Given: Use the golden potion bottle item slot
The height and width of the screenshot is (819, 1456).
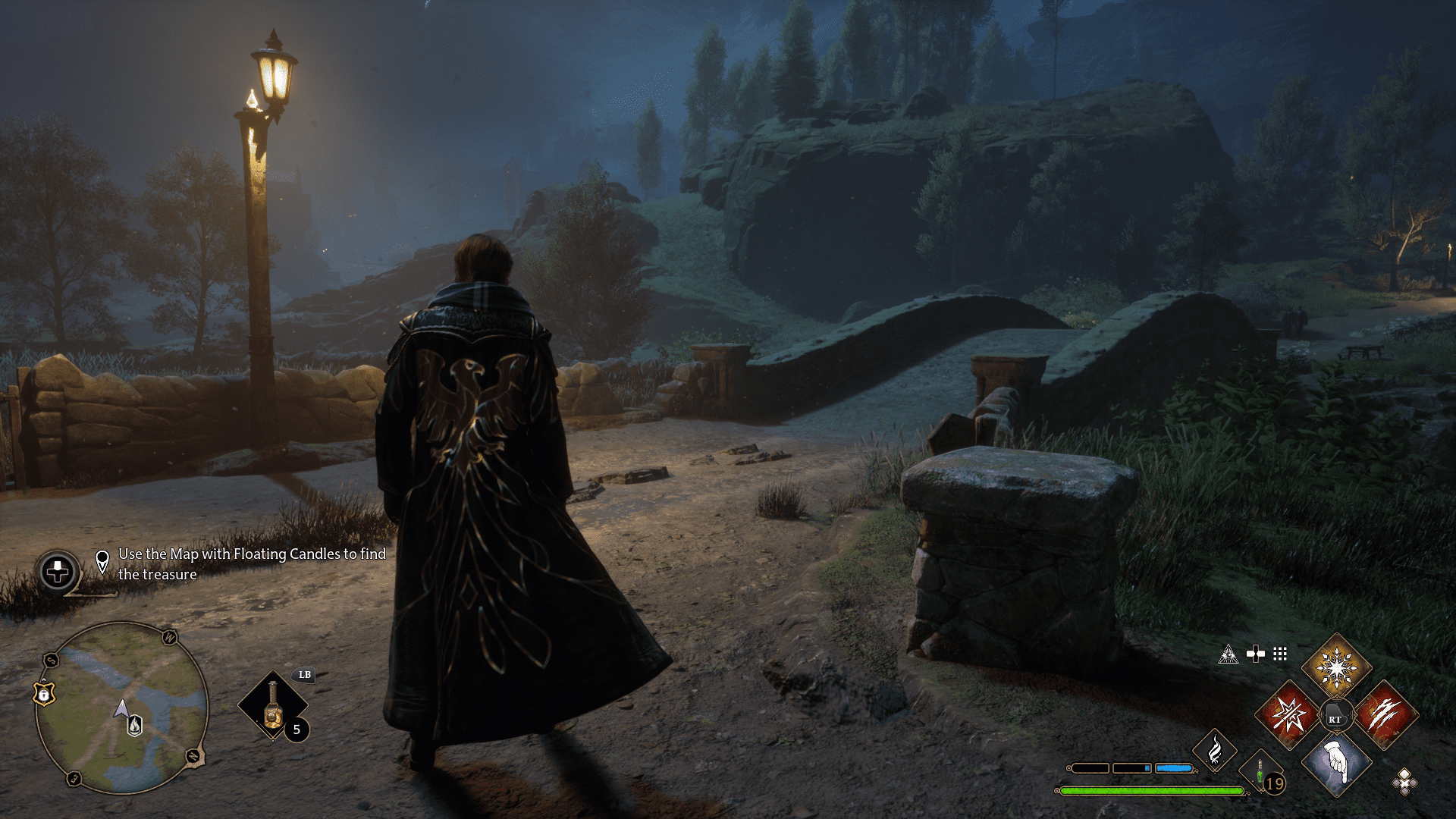Looking at the screenshot, I should click(x=272, y=705).
